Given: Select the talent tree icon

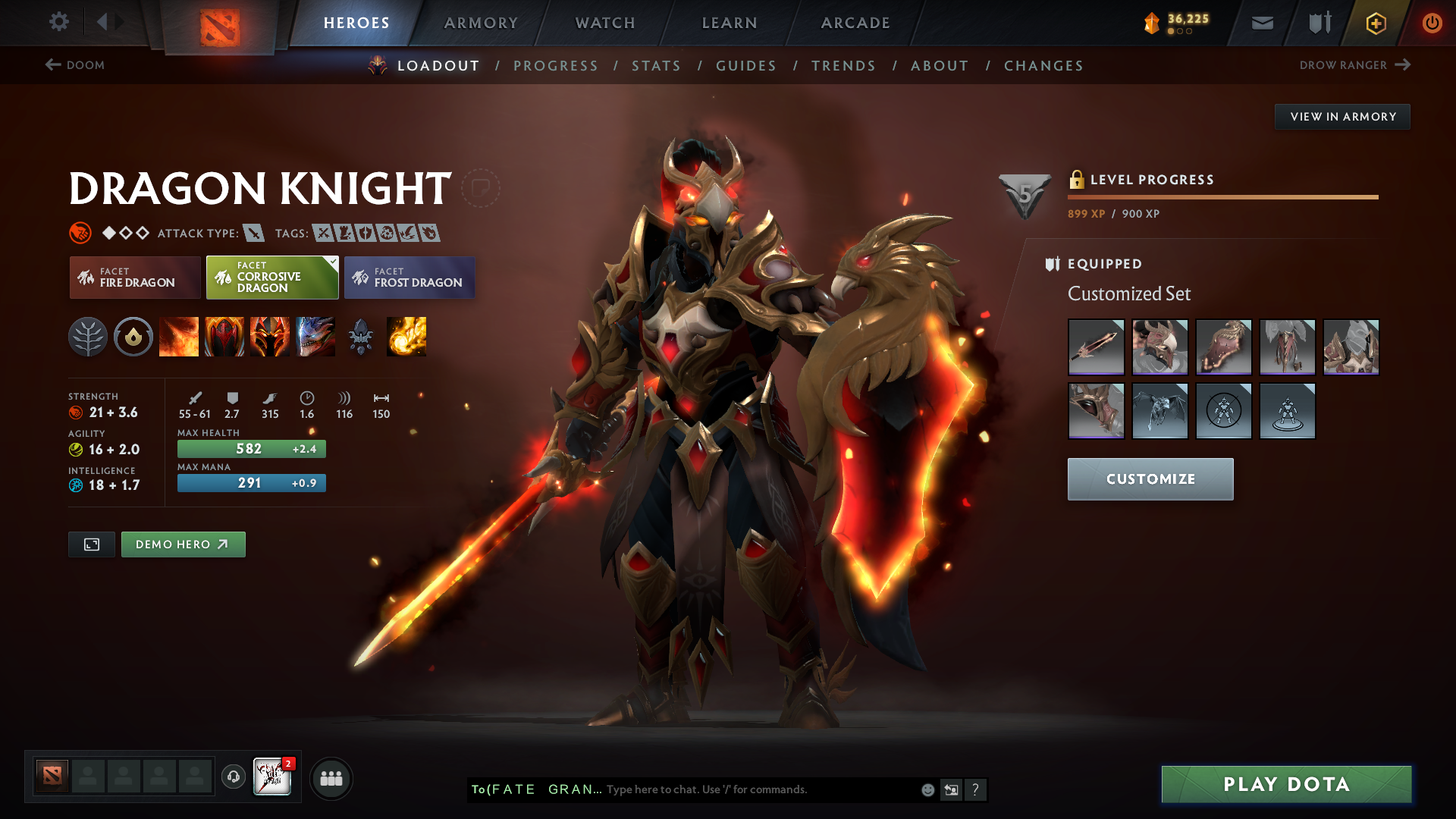Looking at the screenshot, I should (88, 337).
